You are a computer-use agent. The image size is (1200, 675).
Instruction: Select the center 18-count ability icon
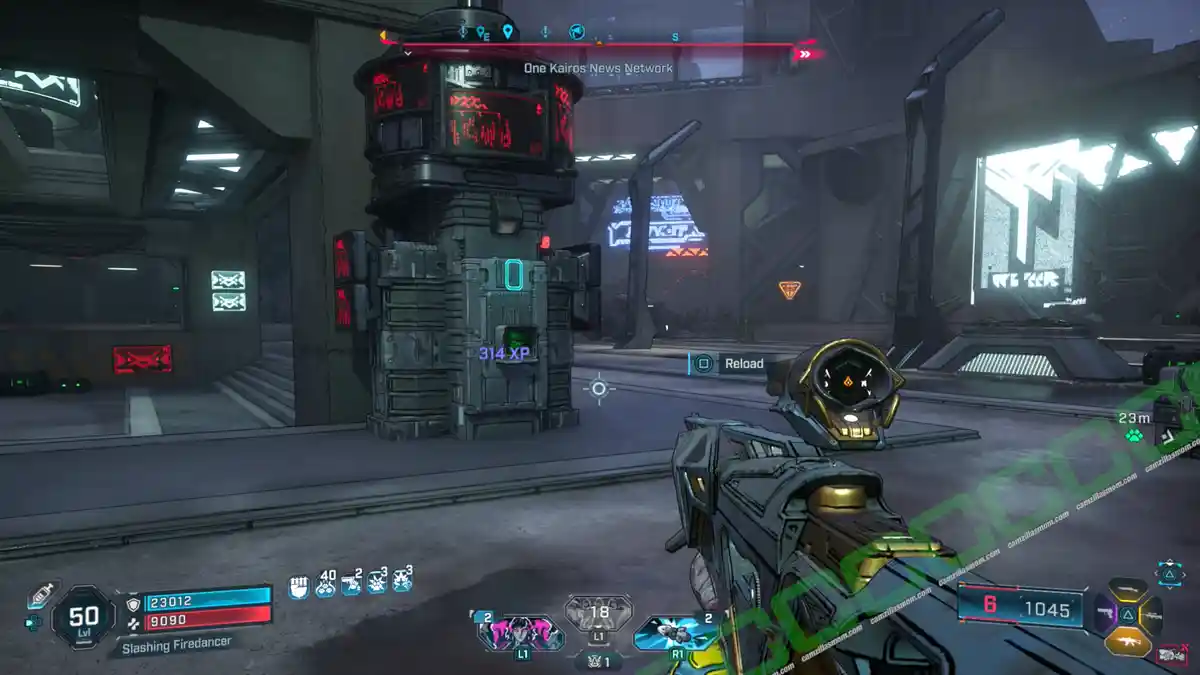coord(599,613)
